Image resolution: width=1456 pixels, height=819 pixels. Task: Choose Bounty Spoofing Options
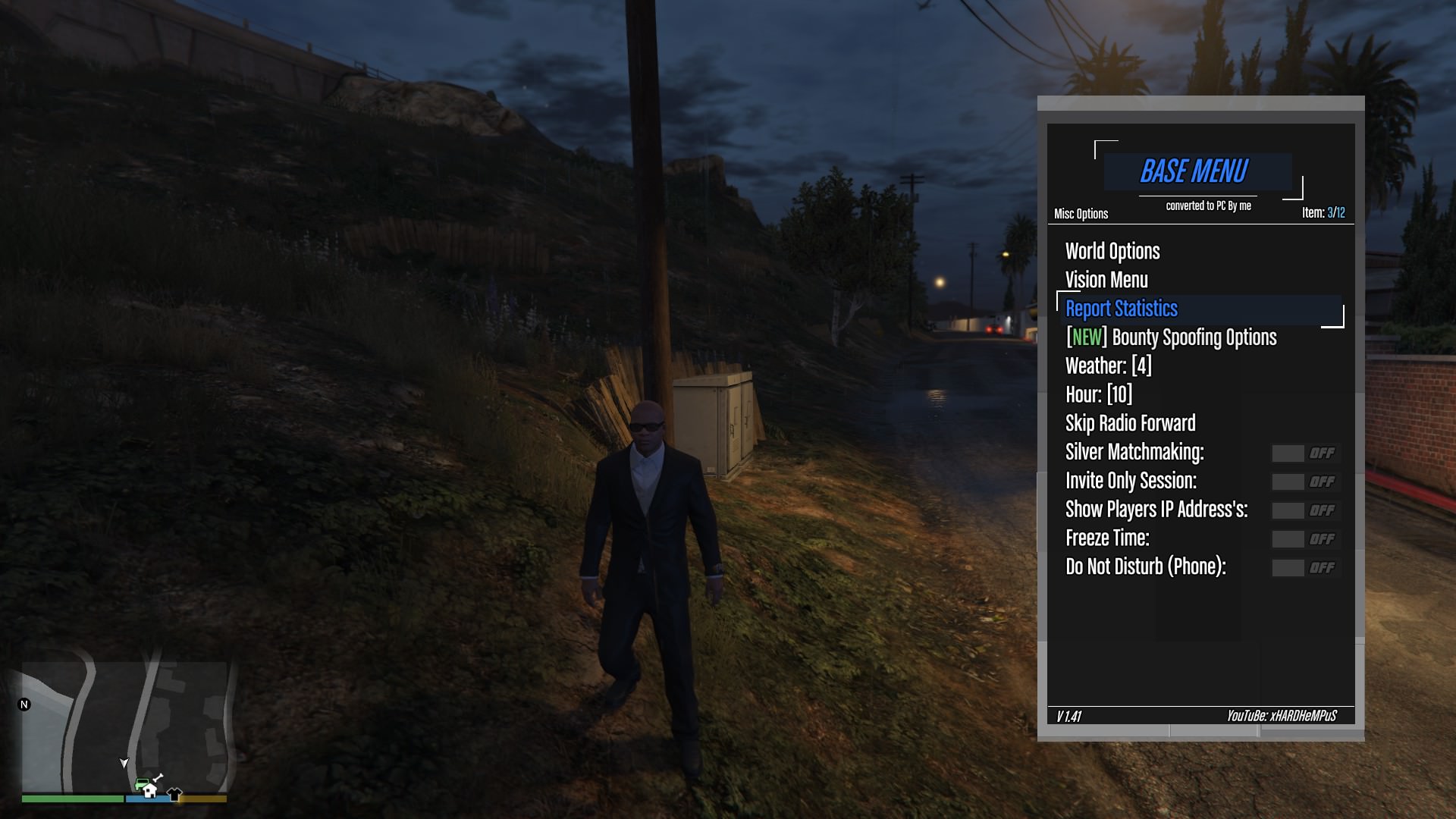[x=1171, y=337]
